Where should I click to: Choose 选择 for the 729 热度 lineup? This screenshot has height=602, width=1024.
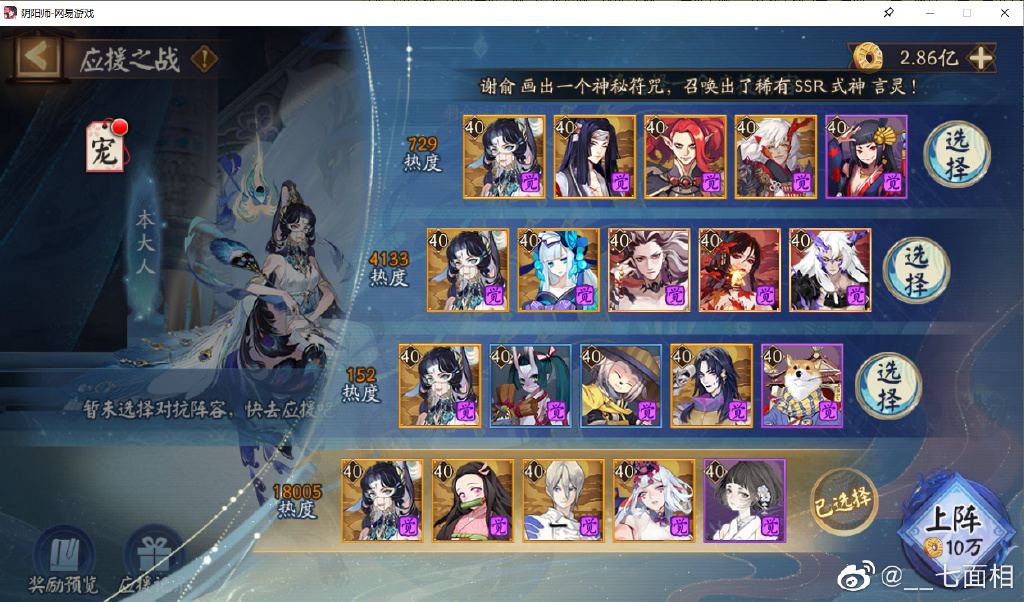(956, 153)
